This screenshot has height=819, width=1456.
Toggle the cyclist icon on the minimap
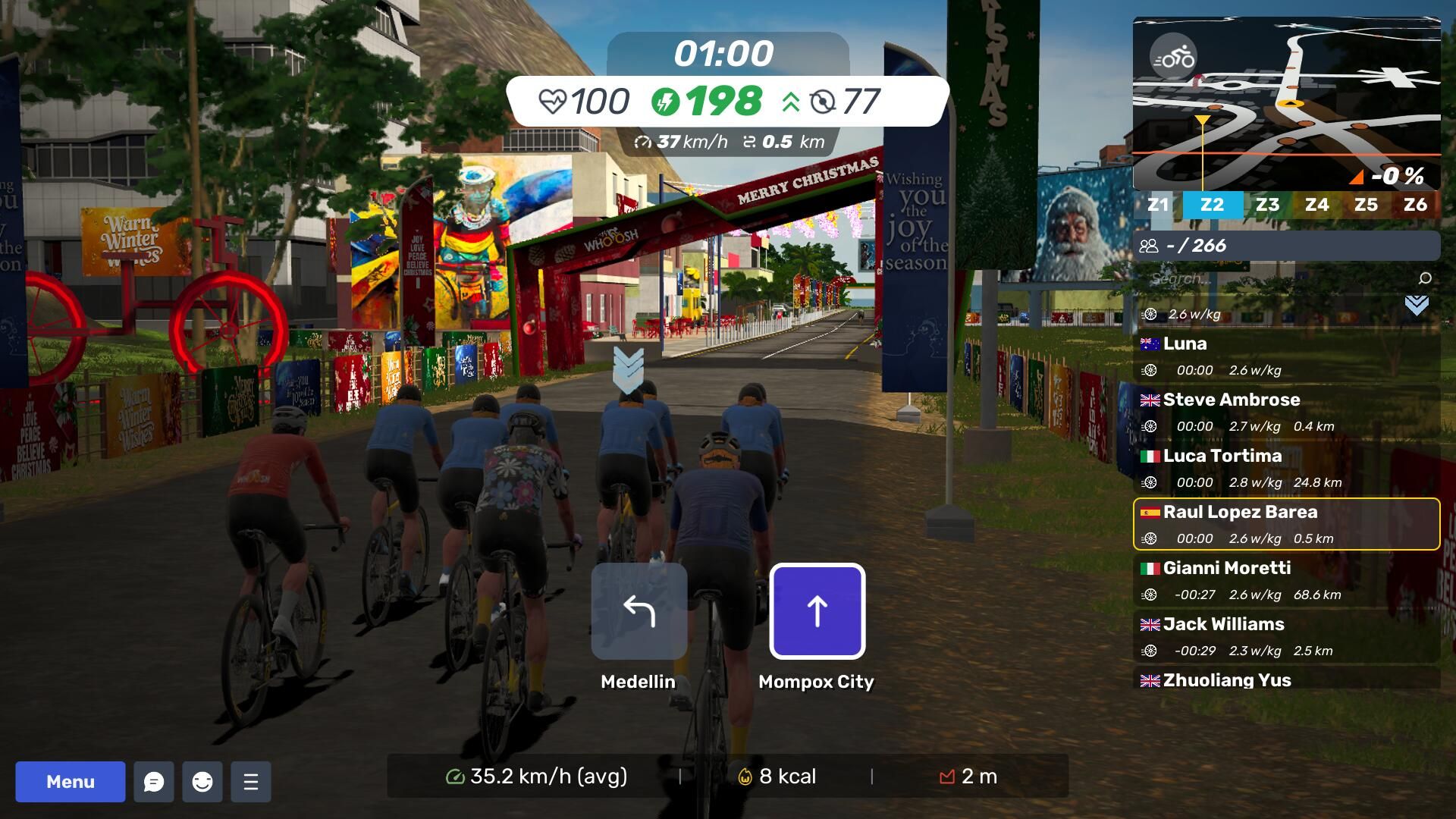click(x=1173, y=58)
